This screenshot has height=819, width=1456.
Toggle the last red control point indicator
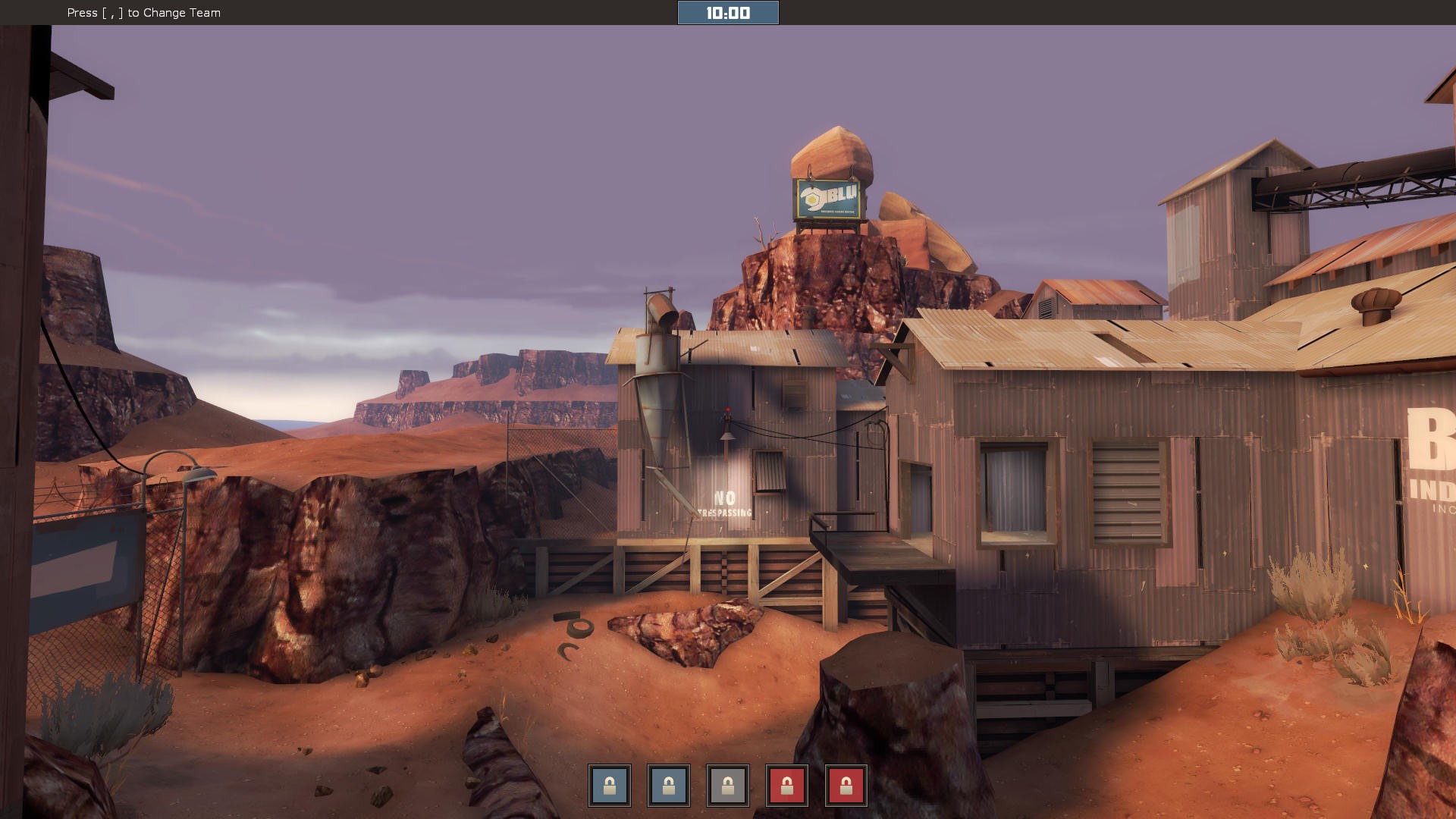point(847,786)
